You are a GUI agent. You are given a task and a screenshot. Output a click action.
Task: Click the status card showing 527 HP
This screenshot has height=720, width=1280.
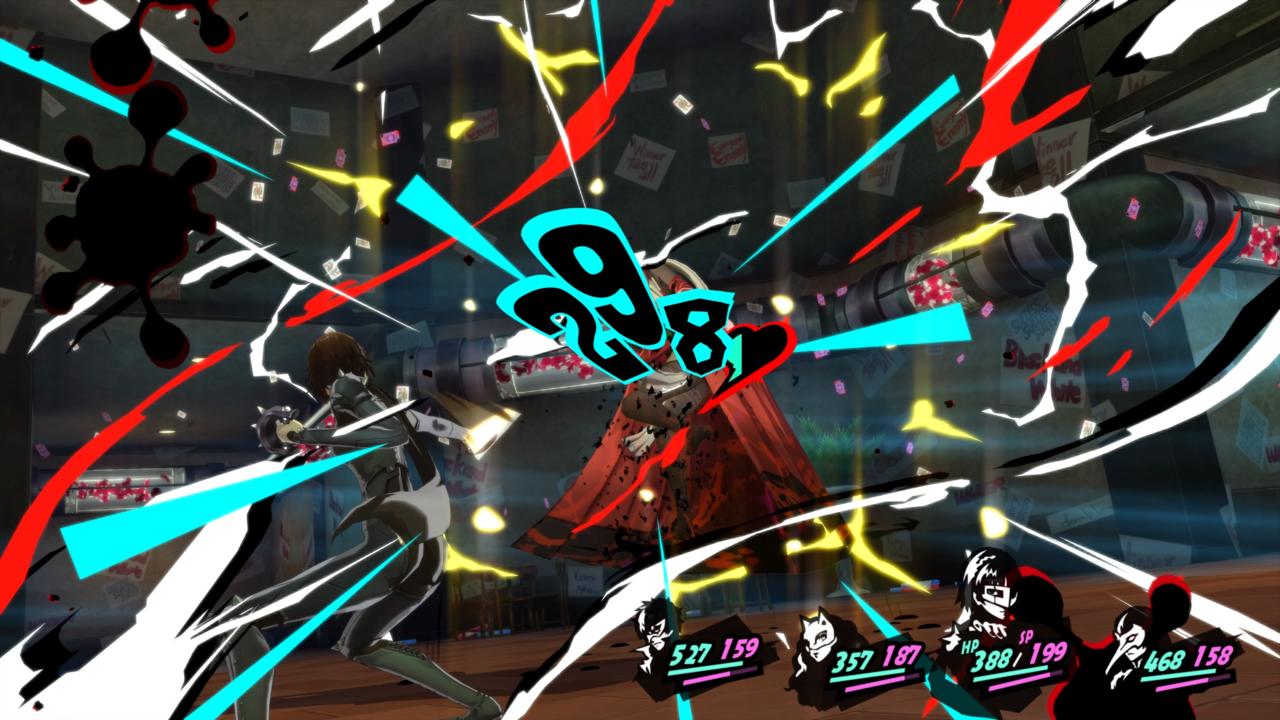click(700, 655)
